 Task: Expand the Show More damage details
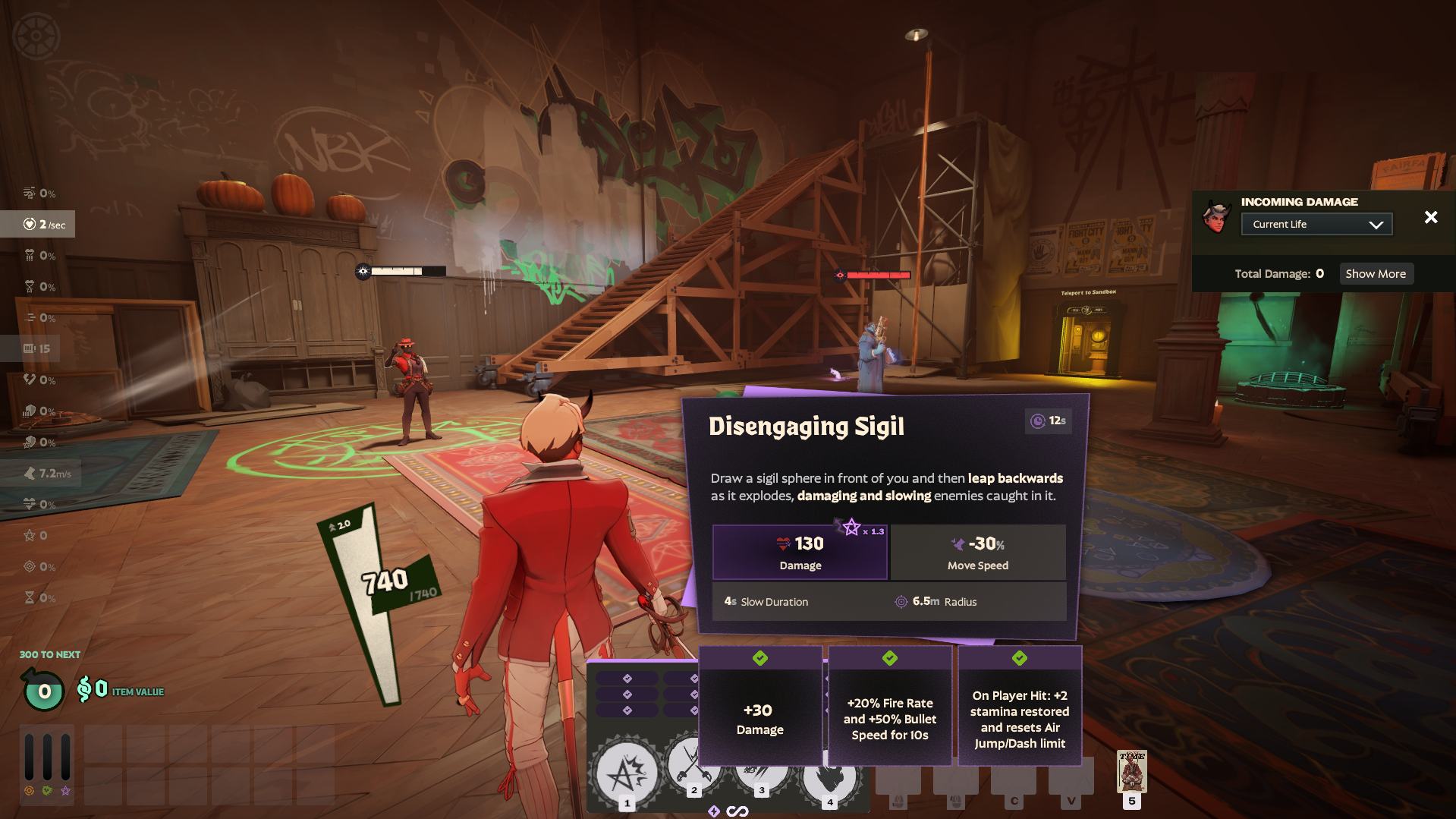1376,273
